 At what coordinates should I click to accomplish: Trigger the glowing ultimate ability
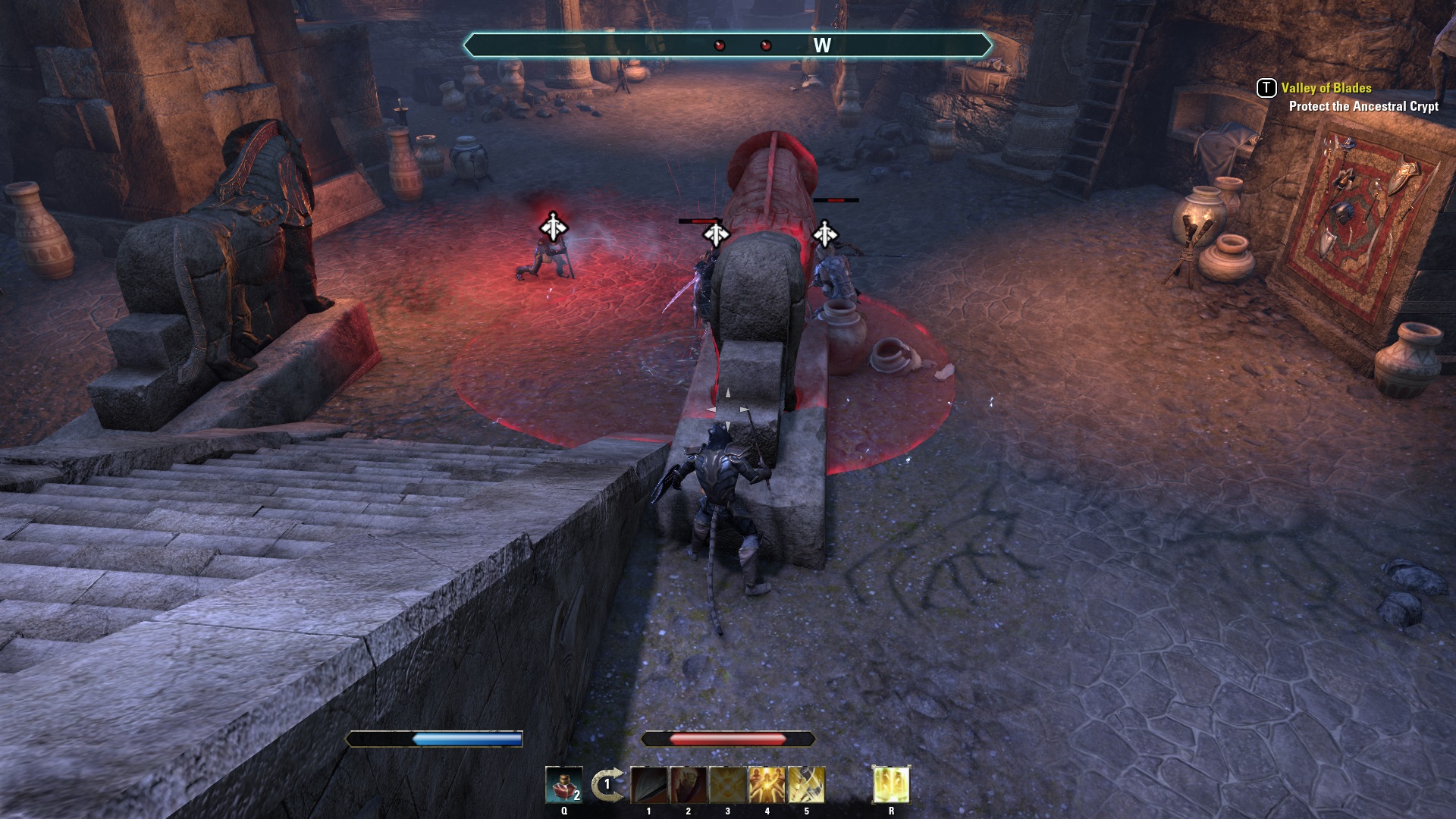[891, 785]
